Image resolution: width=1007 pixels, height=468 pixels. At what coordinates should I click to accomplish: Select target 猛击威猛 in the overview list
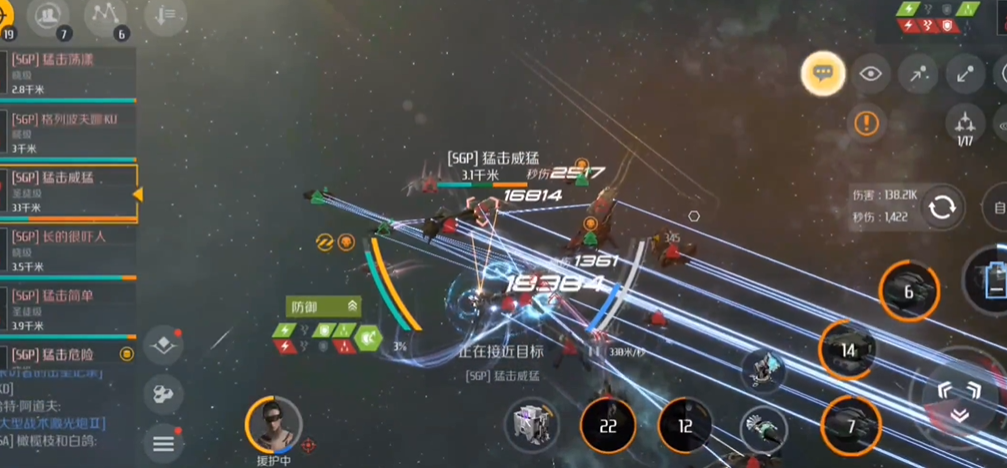click(68, 192)
